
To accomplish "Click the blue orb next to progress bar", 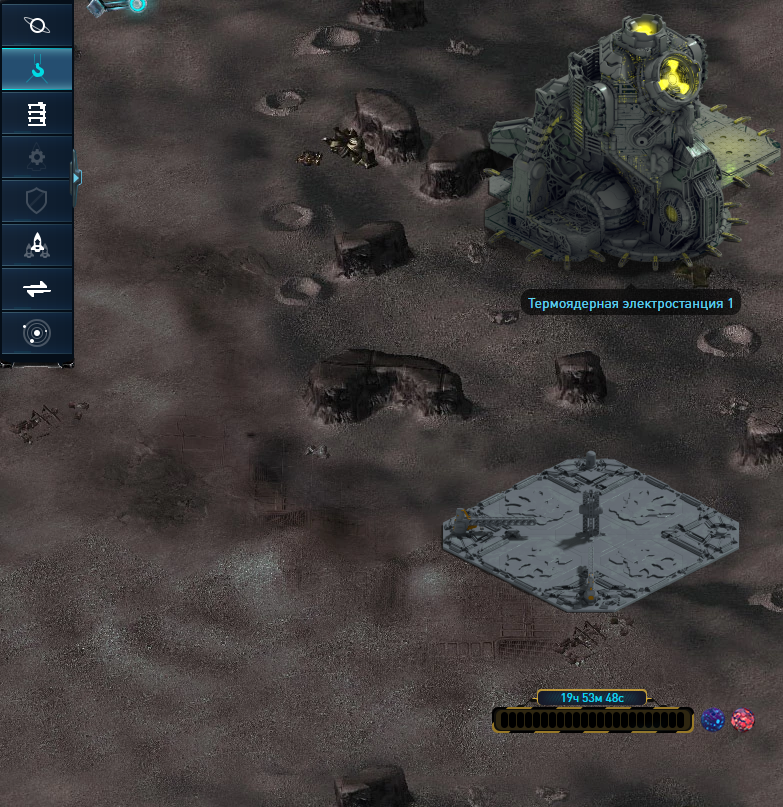I will [x=713, y=720].
